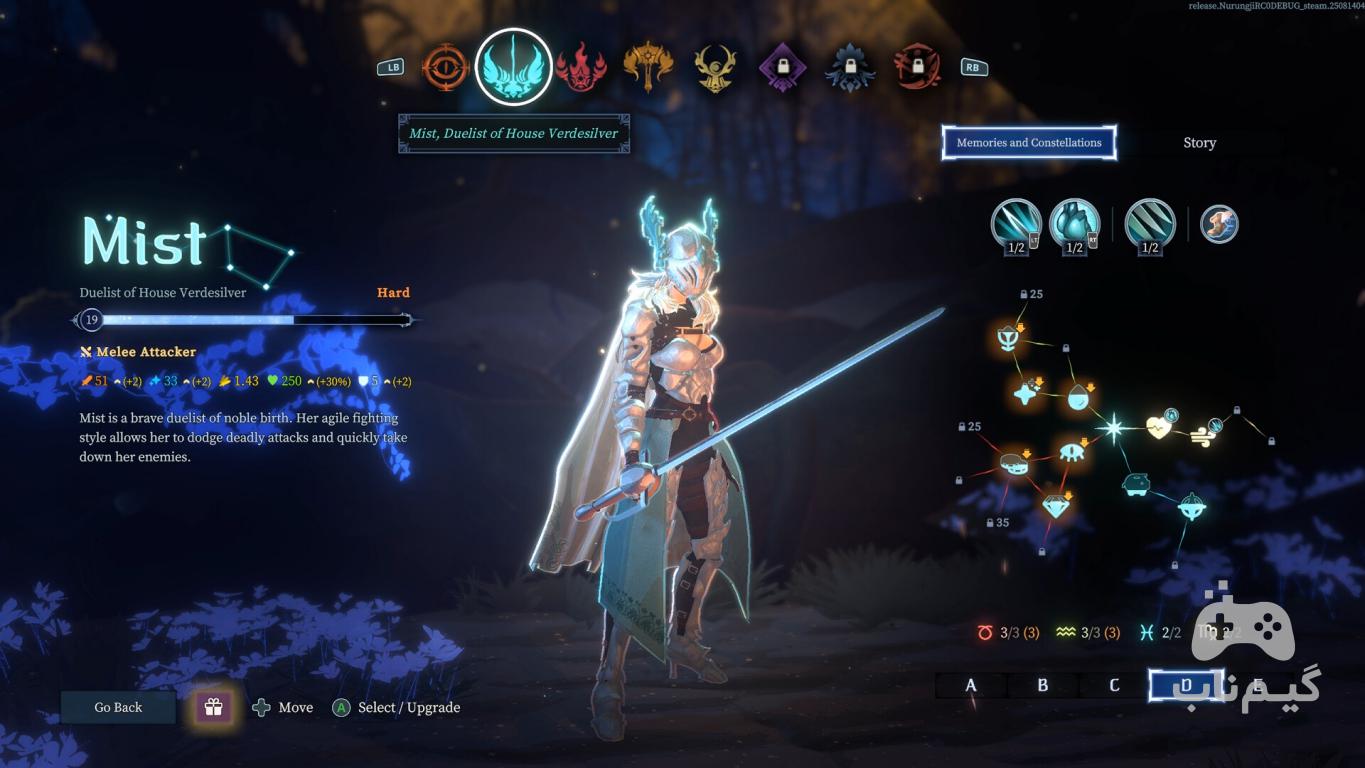Open the teal heart memory icon
Image resolution: width=1365 pixels, height=768 pixels.
[1074, 224]
